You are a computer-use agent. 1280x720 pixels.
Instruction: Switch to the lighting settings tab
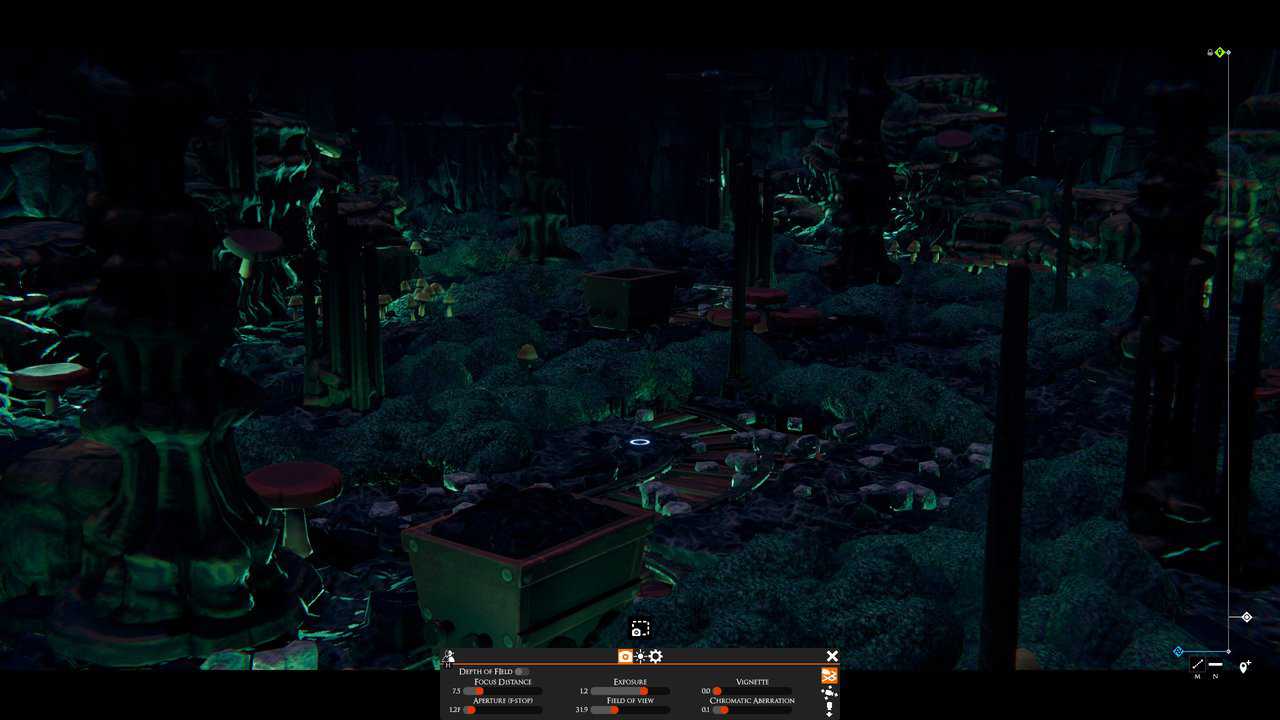pyautogui.click(x=638, y=655)
